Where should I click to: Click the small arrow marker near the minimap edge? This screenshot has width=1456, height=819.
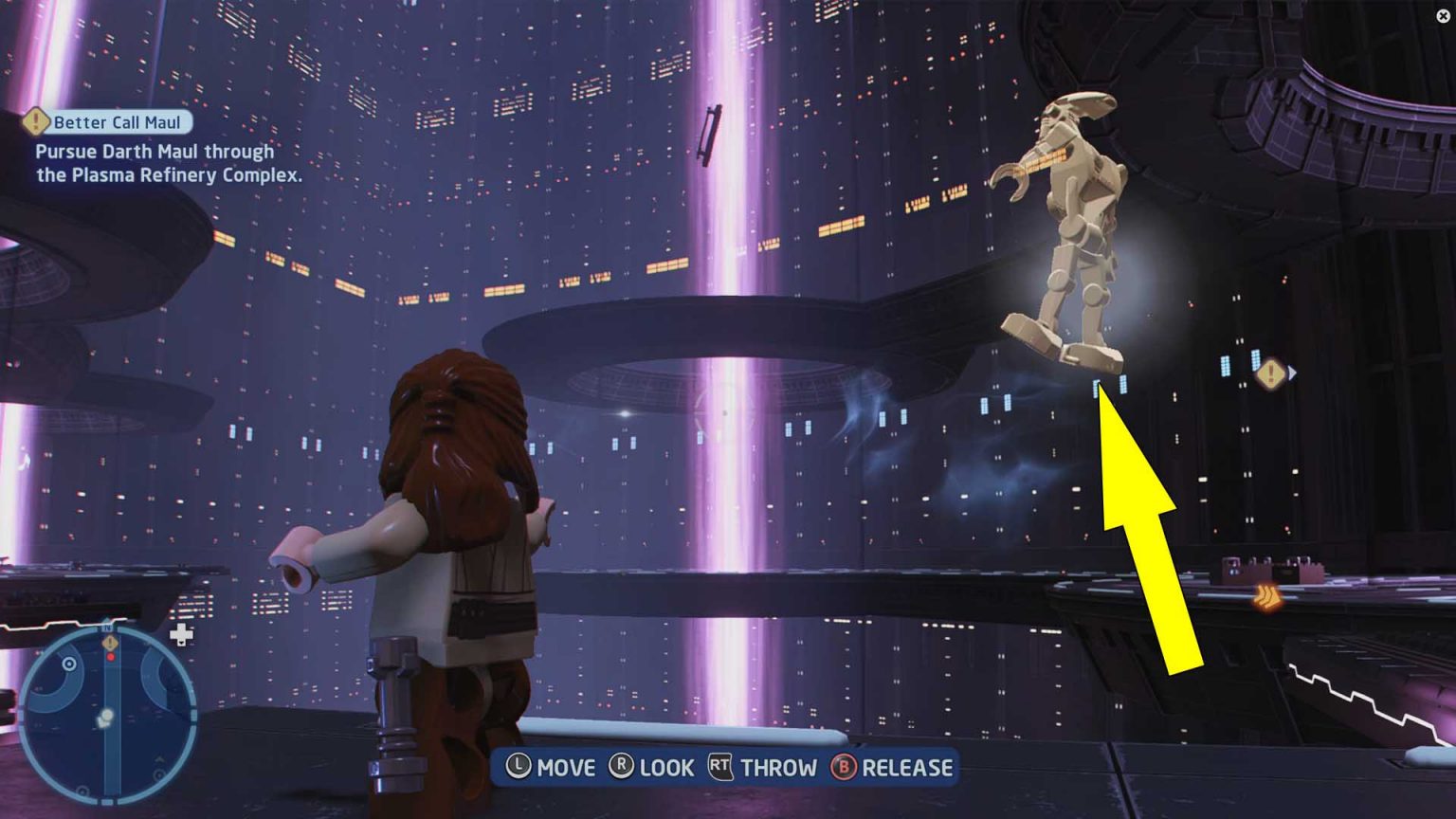[159, 758]
